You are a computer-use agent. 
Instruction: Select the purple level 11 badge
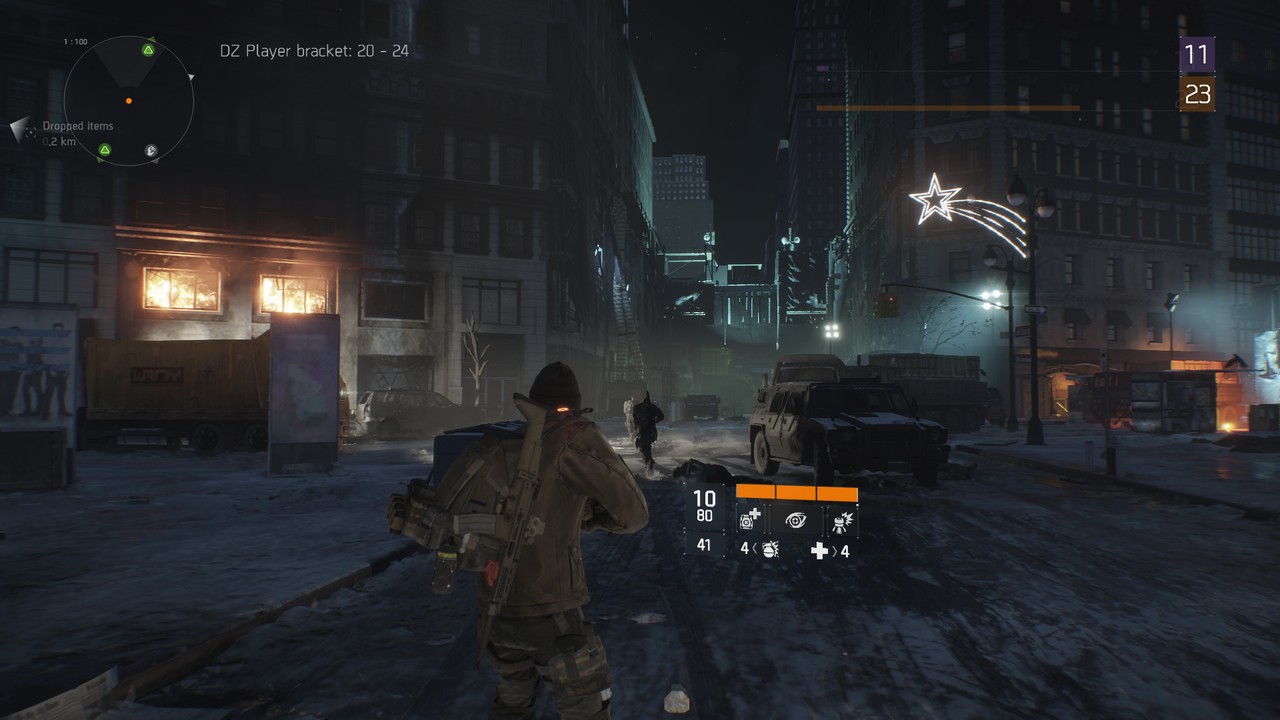(1197, 54)
